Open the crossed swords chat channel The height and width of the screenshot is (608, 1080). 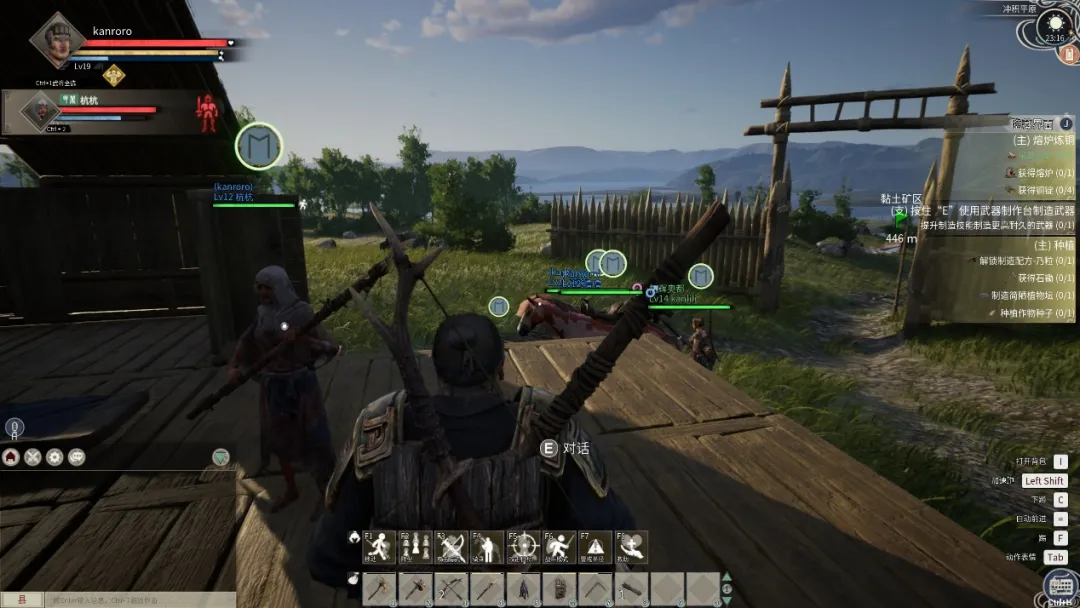[x=33, y=457]
